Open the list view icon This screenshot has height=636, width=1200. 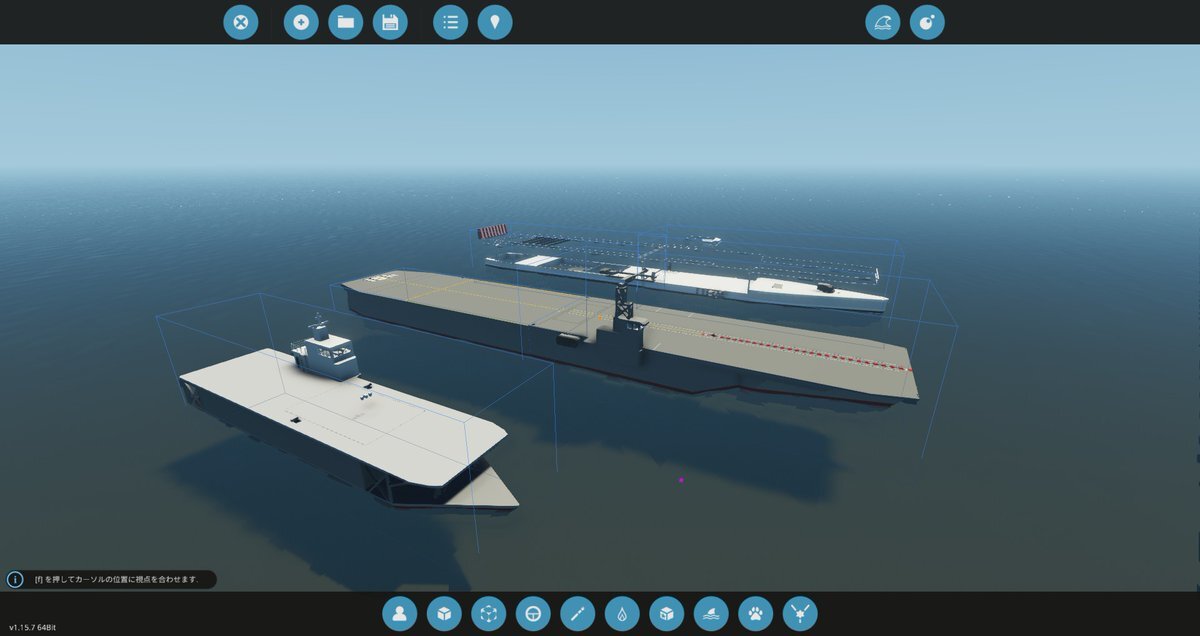[450, 22]
